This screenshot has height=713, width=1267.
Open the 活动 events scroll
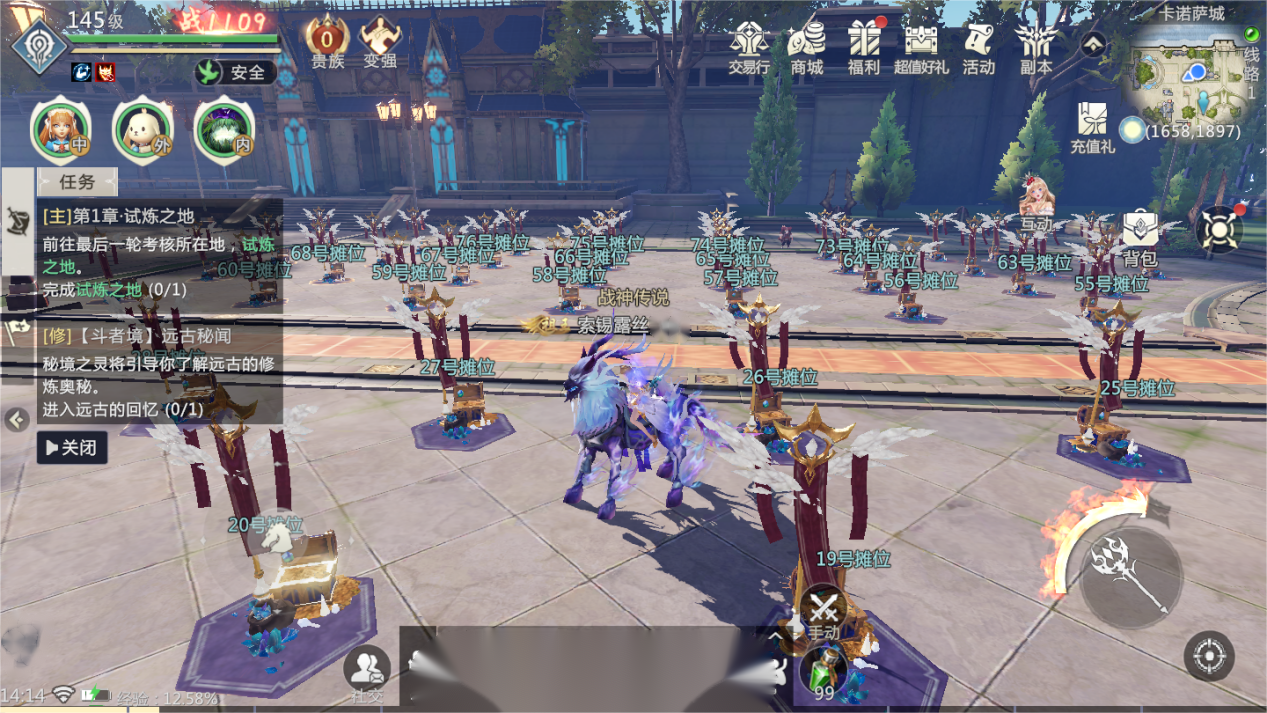978,47
